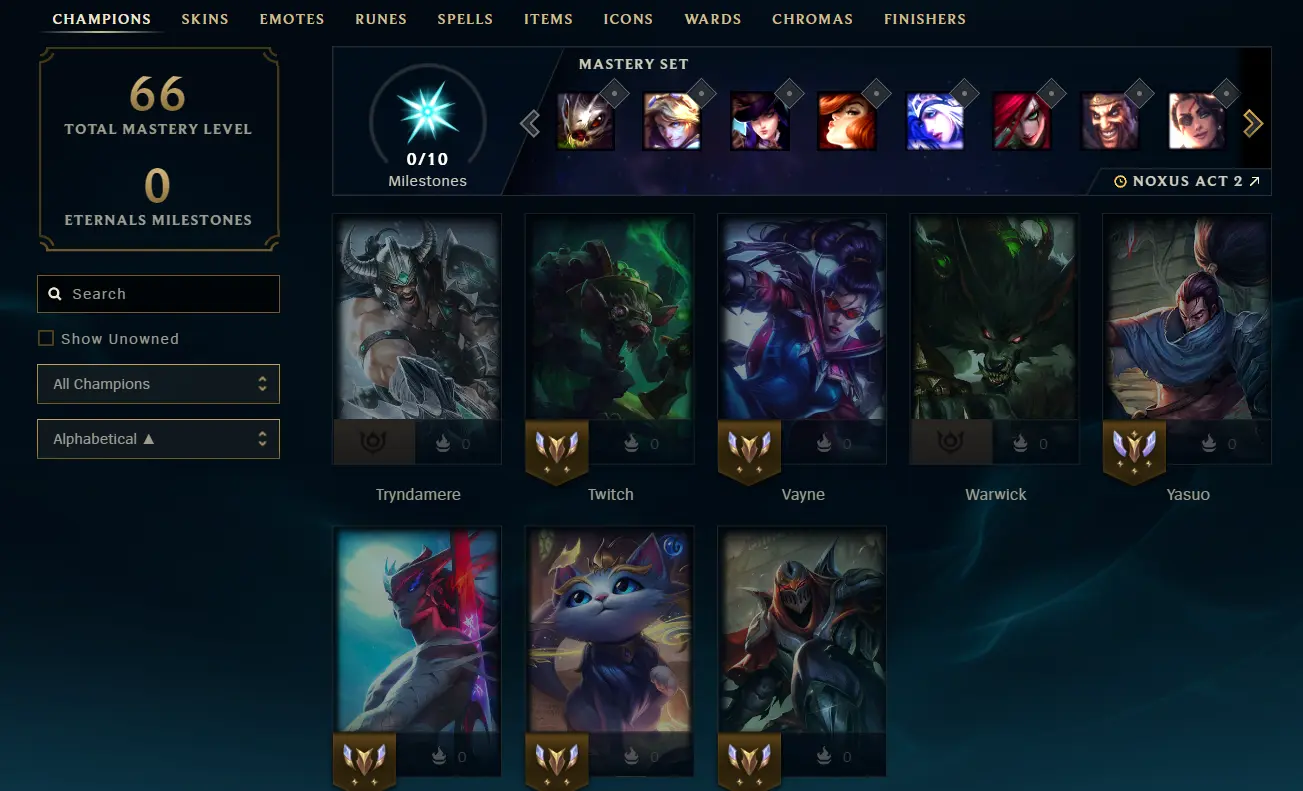Viewport: 1303px width, 791px height.
Task: Click the eternals icon on Zed's card
Action: point(824,756)
